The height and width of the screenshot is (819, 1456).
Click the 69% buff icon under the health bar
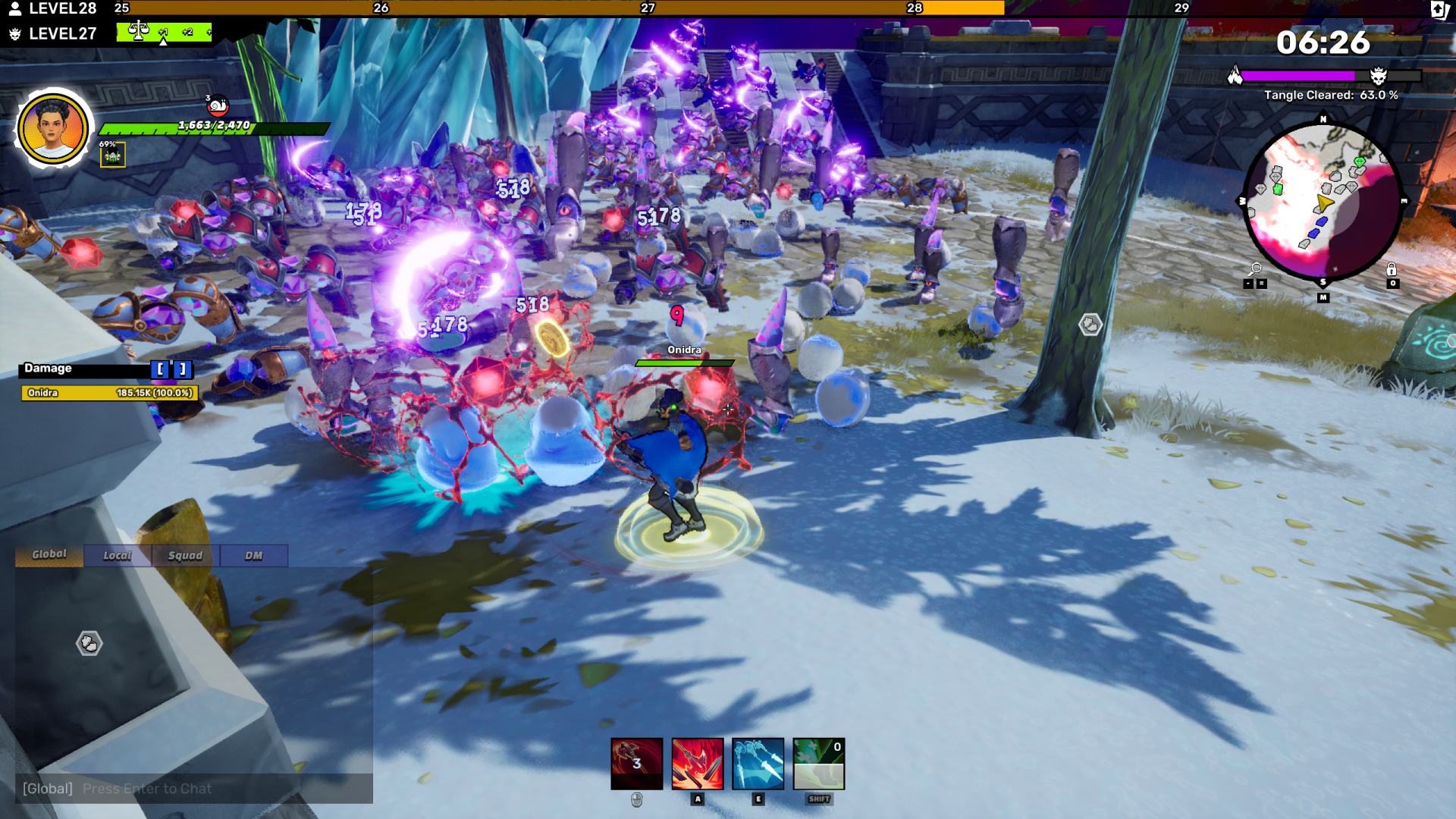click(x=113, y=155)
